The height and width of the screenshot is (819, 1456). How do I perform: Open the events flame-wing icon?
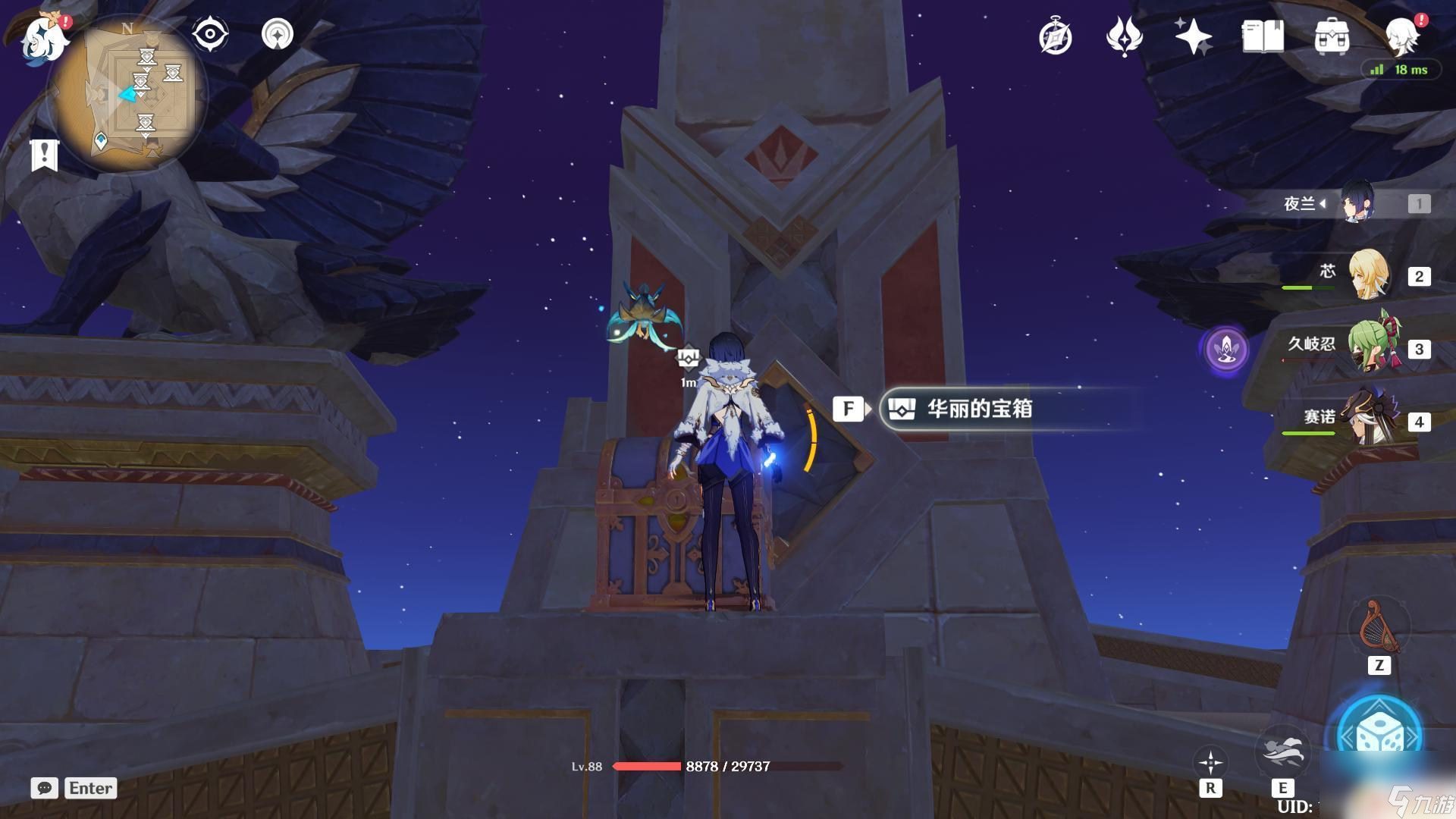click(1124, 36)
